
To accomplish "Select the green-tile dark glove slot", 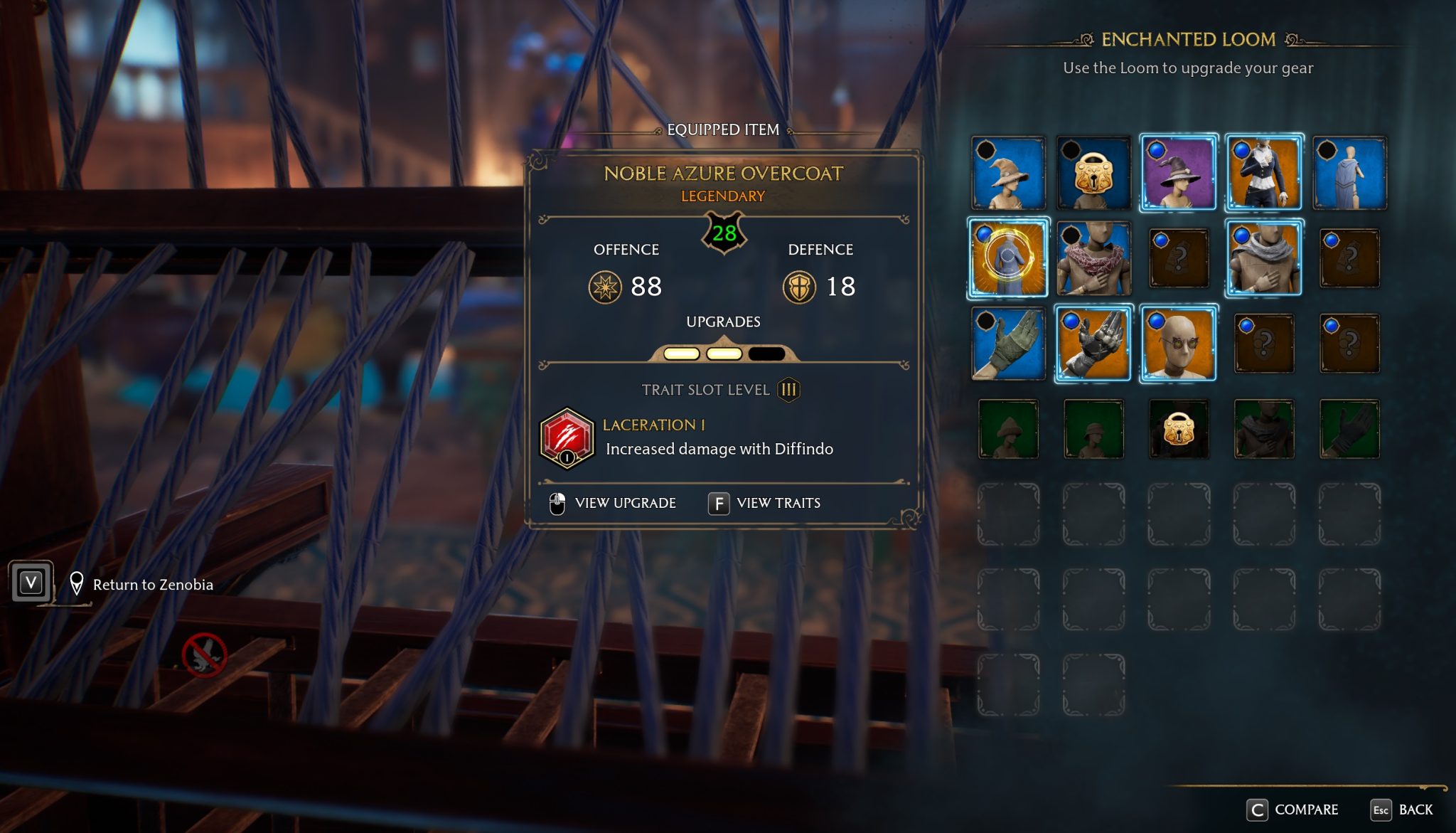I will tap(1349, 429).
